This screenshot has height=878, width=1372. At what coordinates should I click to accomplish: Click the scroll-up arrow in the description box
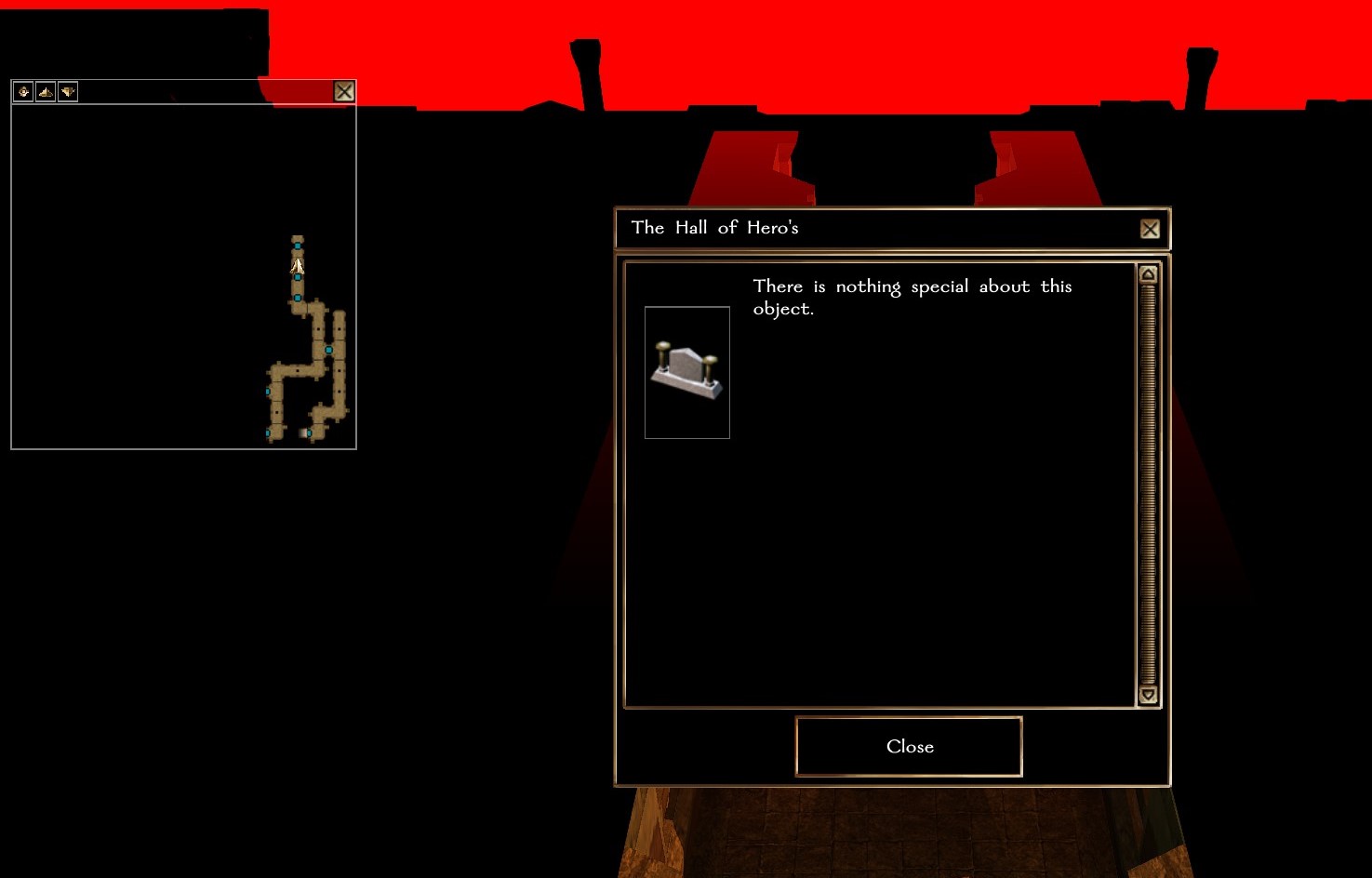click(1148, 274)
